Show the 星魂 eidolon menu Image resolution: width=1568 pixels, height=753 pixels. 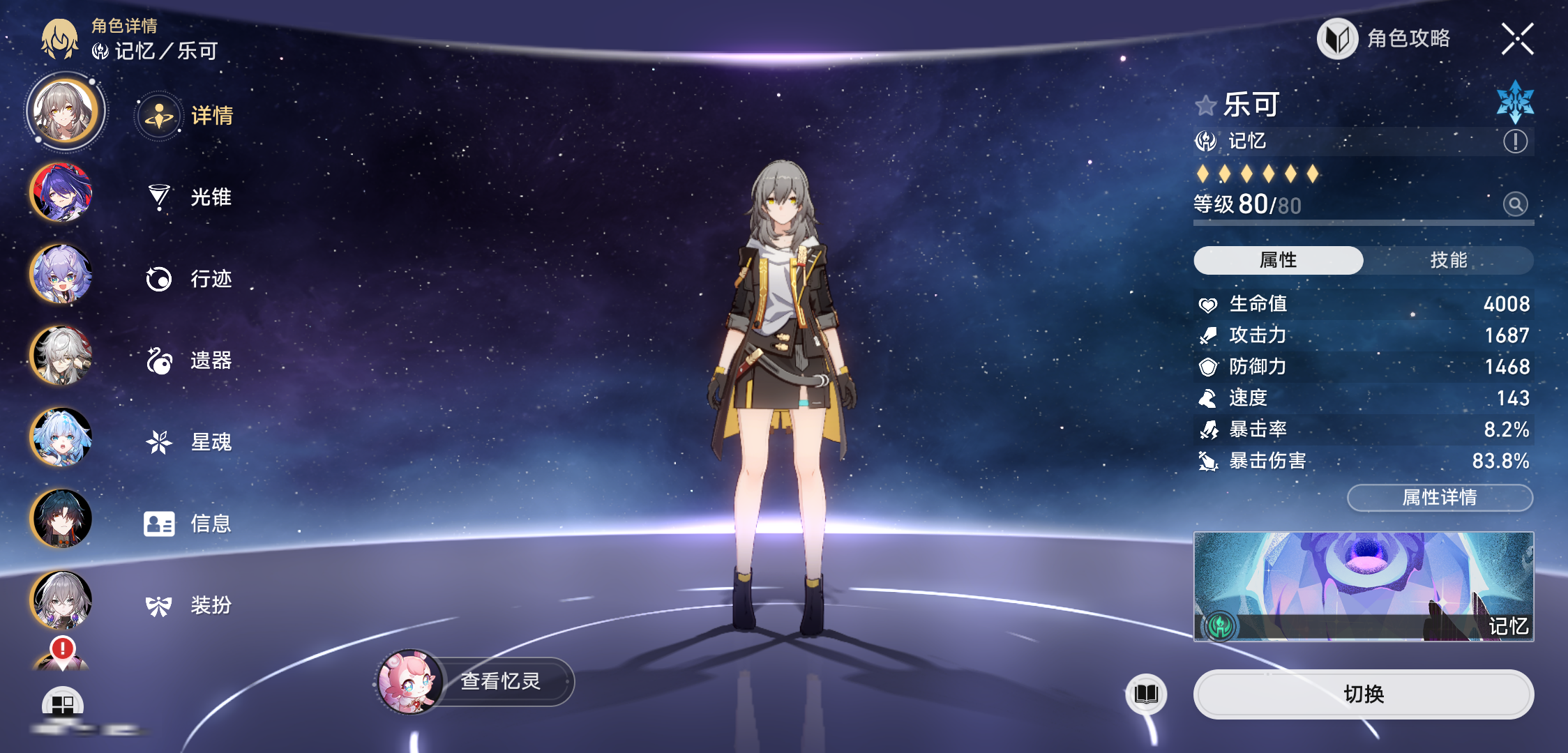pos(189,442)
